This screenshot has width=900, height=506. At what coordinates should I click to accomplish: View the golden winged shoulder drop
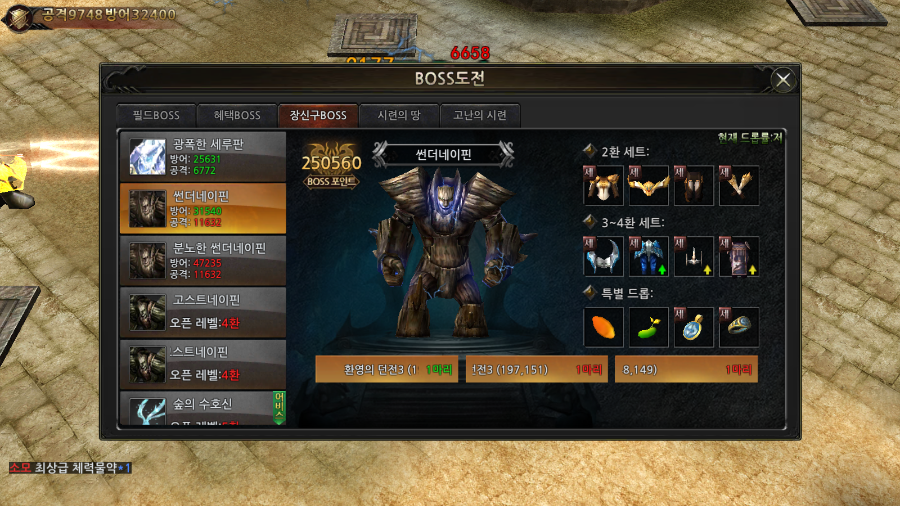(649, 185)
